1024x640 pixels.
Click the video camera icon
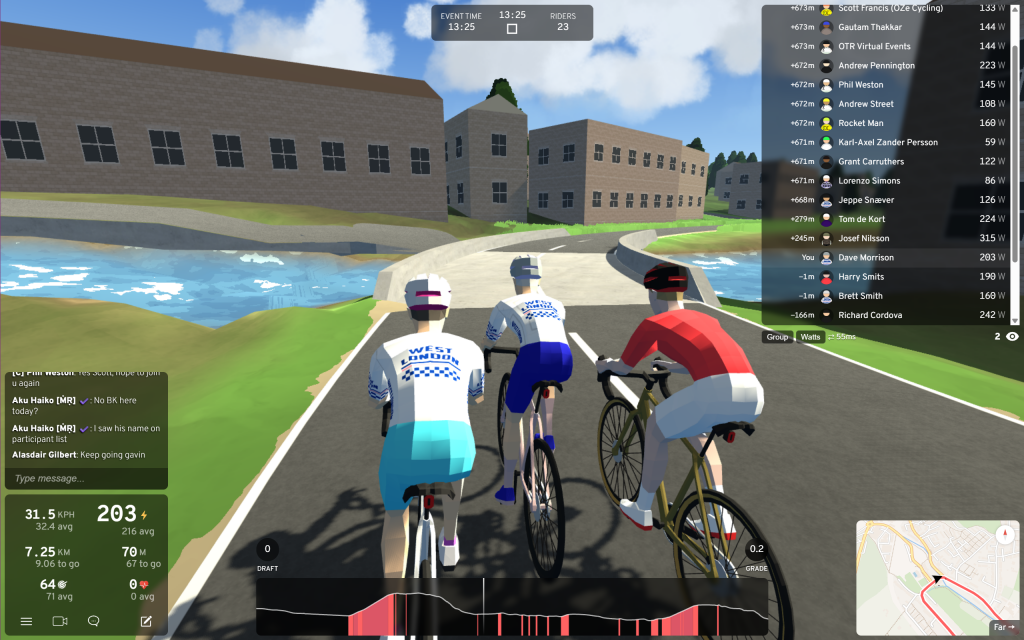(59, 621)
